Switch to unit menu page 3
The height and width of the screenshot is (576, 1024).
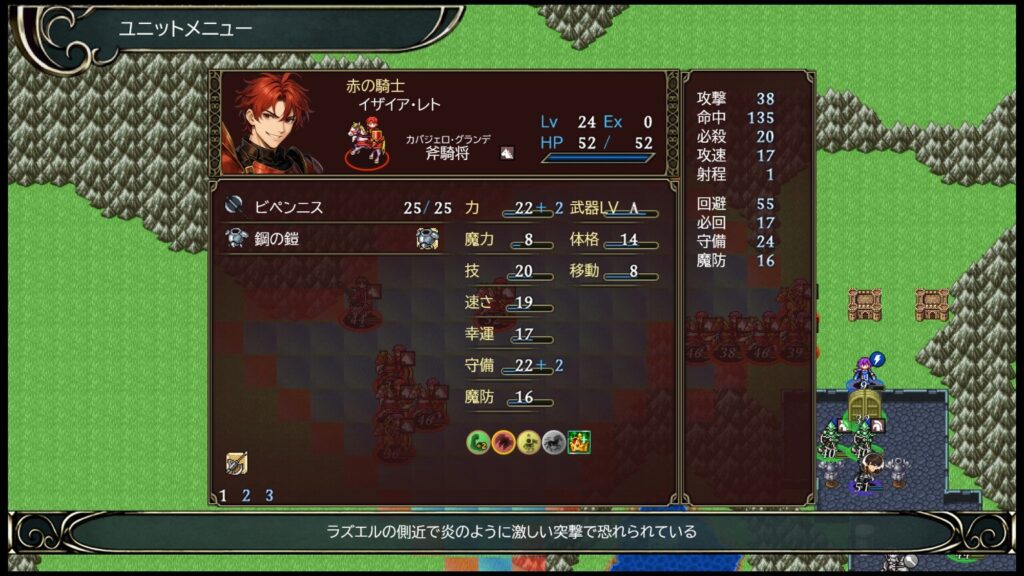pos(269,495)
